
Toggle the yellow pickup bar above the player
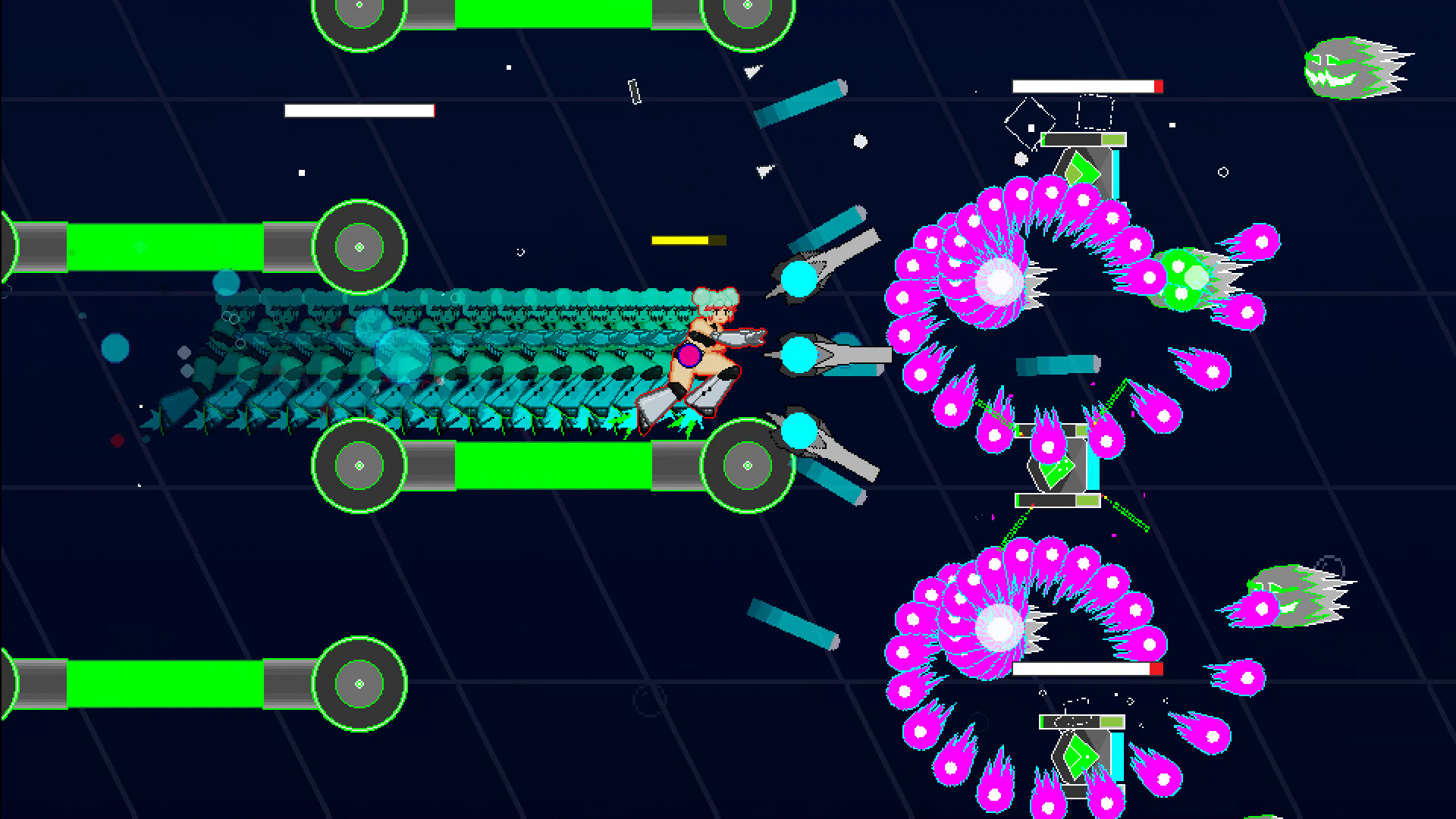click(682, 241)
